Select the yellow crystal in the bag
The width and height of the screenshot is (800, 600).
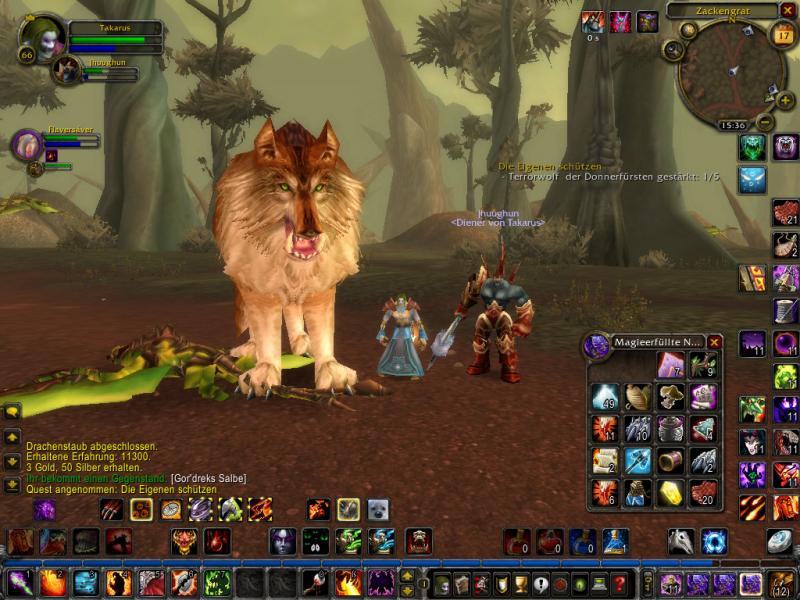click(669, 493)
